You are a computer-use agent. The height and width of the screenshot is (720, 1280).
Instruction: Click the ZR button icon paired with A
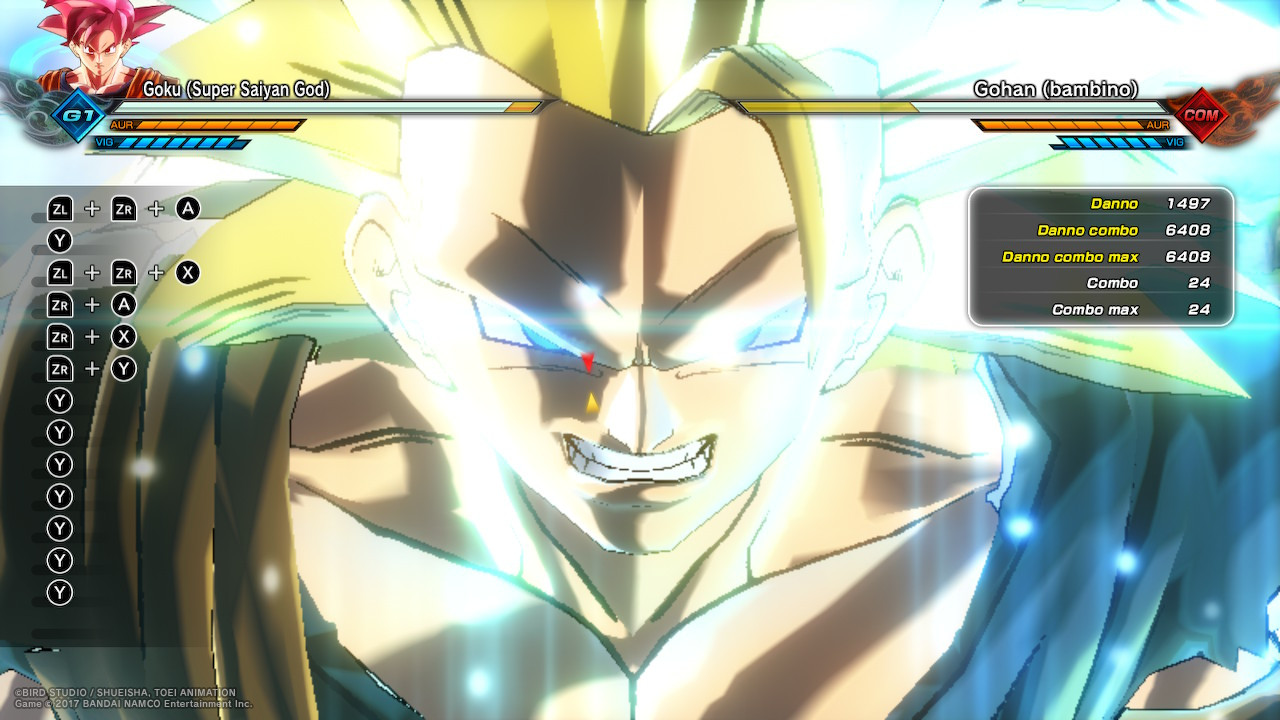(x=60, y=305)
